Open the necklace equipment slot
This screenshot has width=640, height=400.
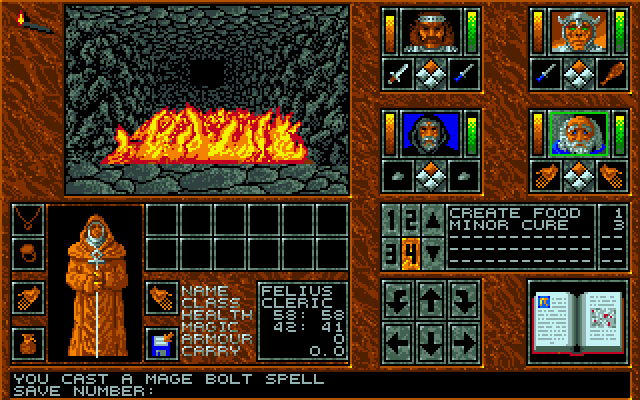pyautogui.click(x=29, y=218)
